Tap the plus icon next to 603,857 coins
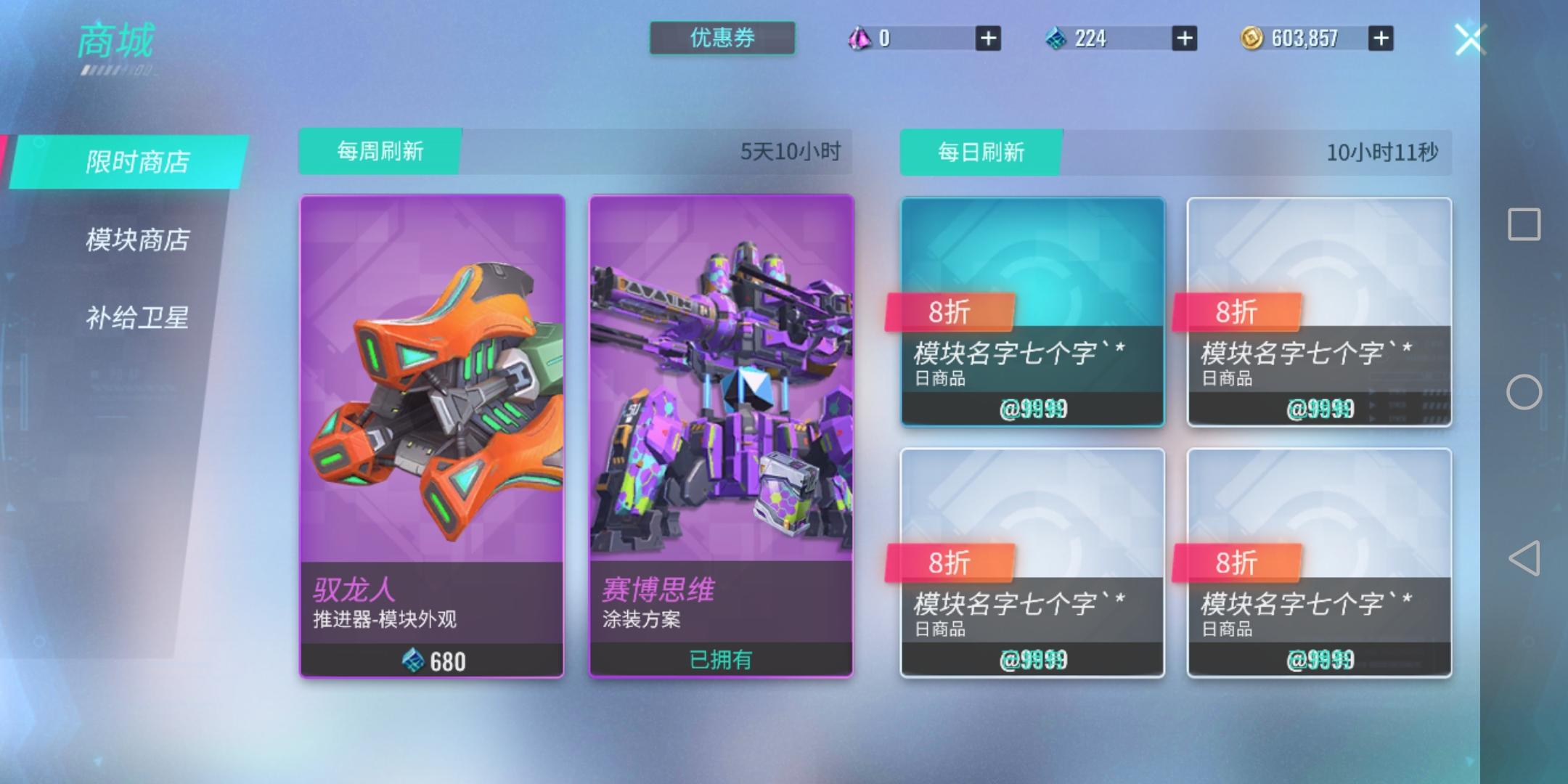This screenshot has width=1568, height=784. tap(1381, 38)
